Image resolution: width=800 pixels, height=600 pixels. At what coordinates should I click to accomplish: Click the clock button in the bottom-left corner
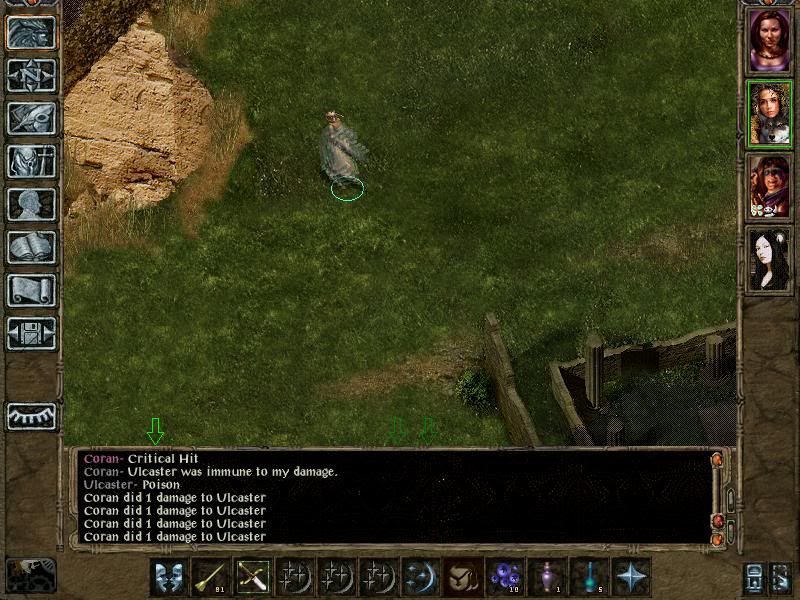[x=31, y=575]
